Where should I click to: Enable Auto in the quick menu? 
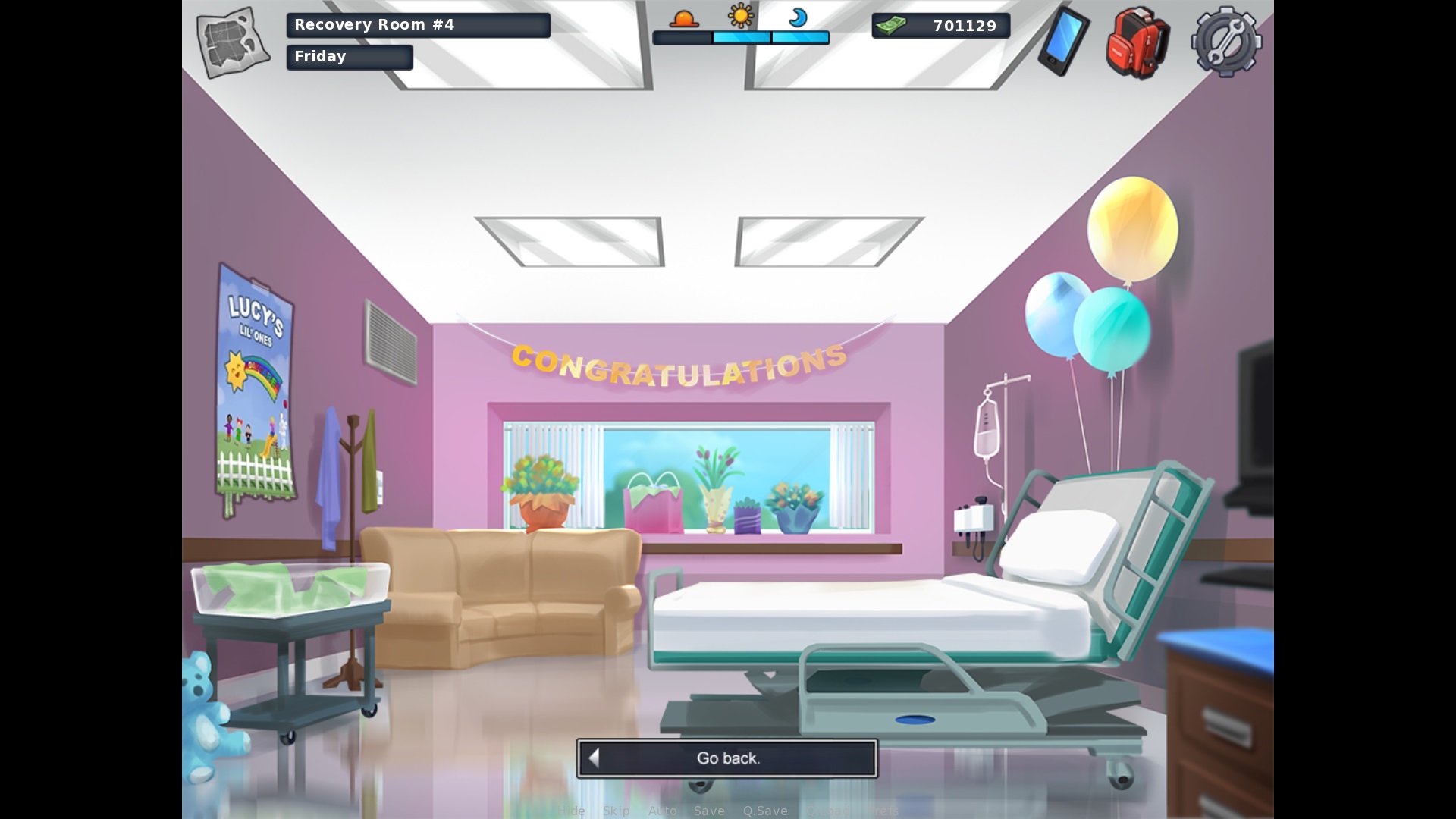coord(662,811)
